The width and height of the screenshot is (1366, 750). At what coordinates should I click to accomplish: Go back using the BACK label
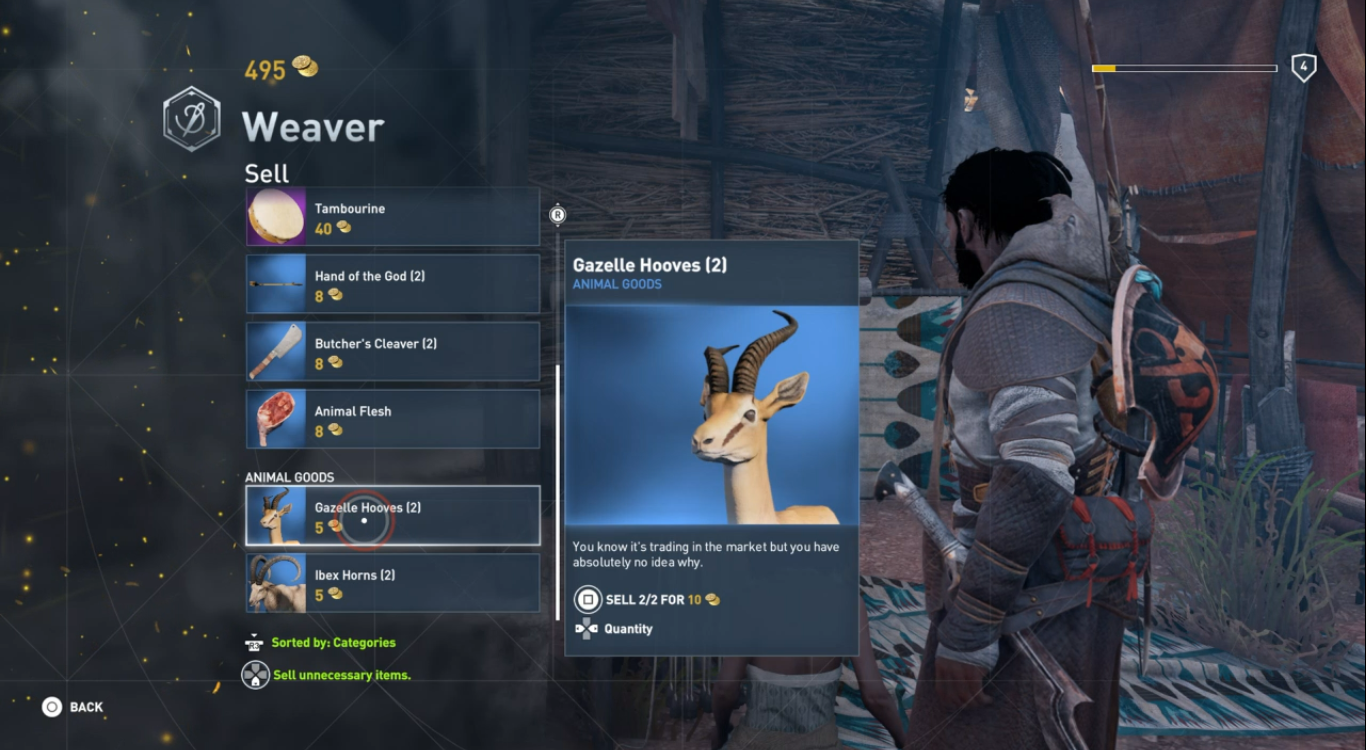tap(85, 707)
